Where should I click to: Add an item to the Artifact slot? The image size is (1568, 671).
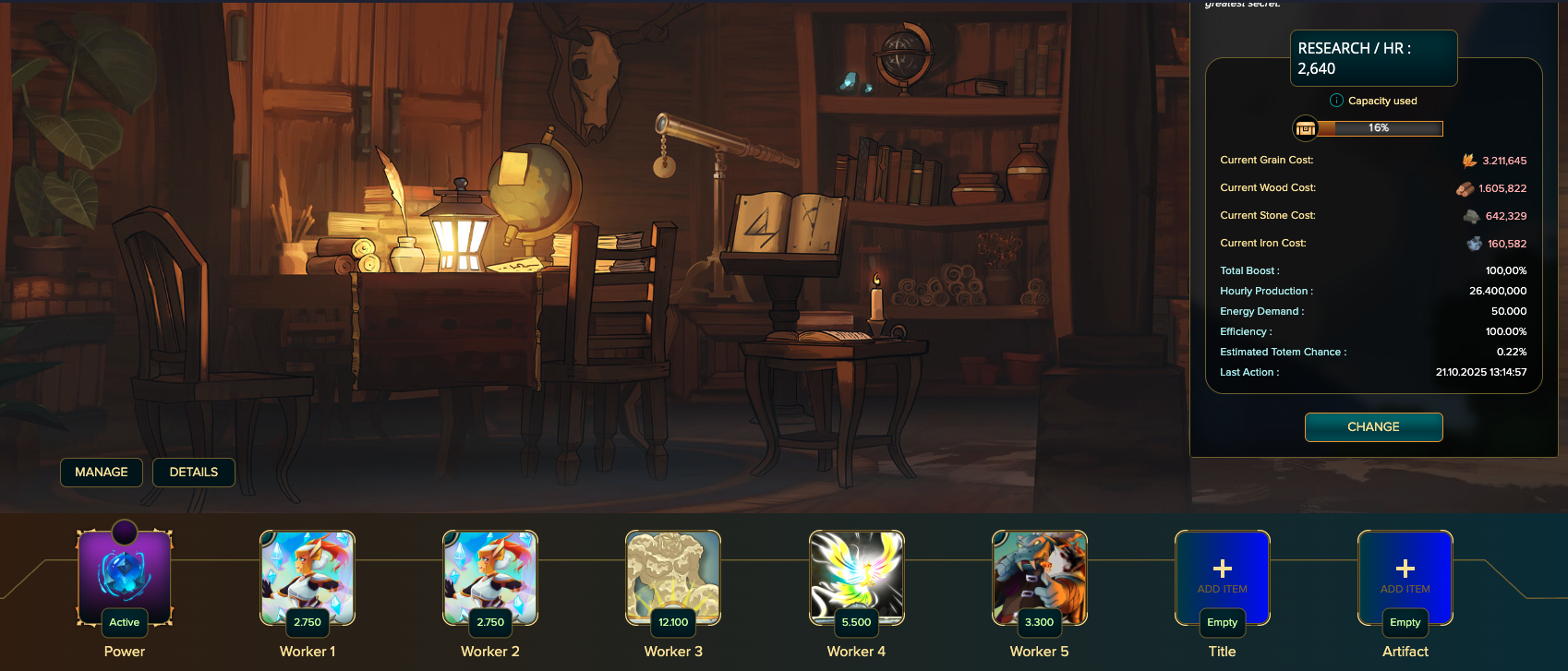1404,572
